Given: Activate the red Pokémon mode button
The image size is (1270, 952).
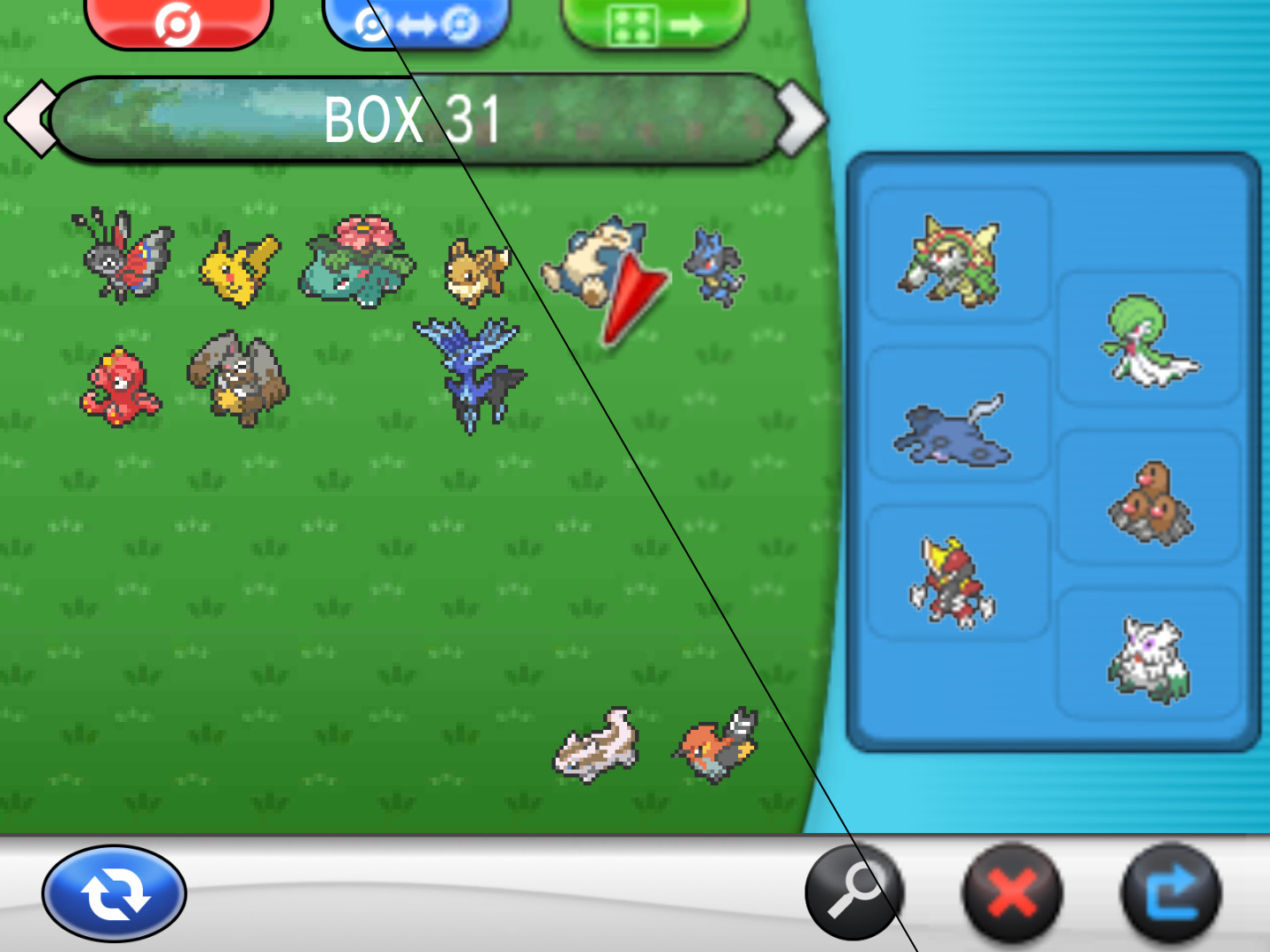Looking at the screenshot, I should click(180, 19).
